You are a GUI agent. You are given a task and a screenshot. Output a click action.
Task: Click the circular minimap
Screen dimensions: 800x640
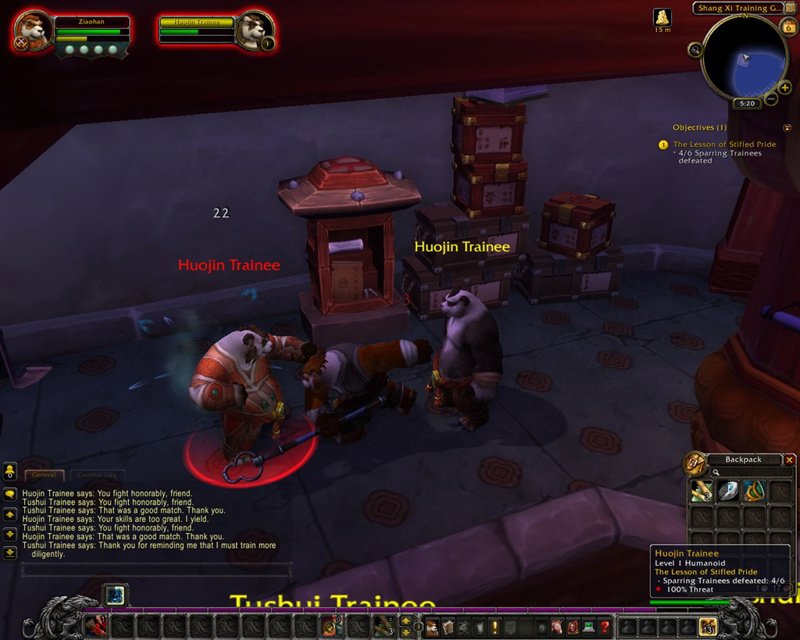[744, 57]
